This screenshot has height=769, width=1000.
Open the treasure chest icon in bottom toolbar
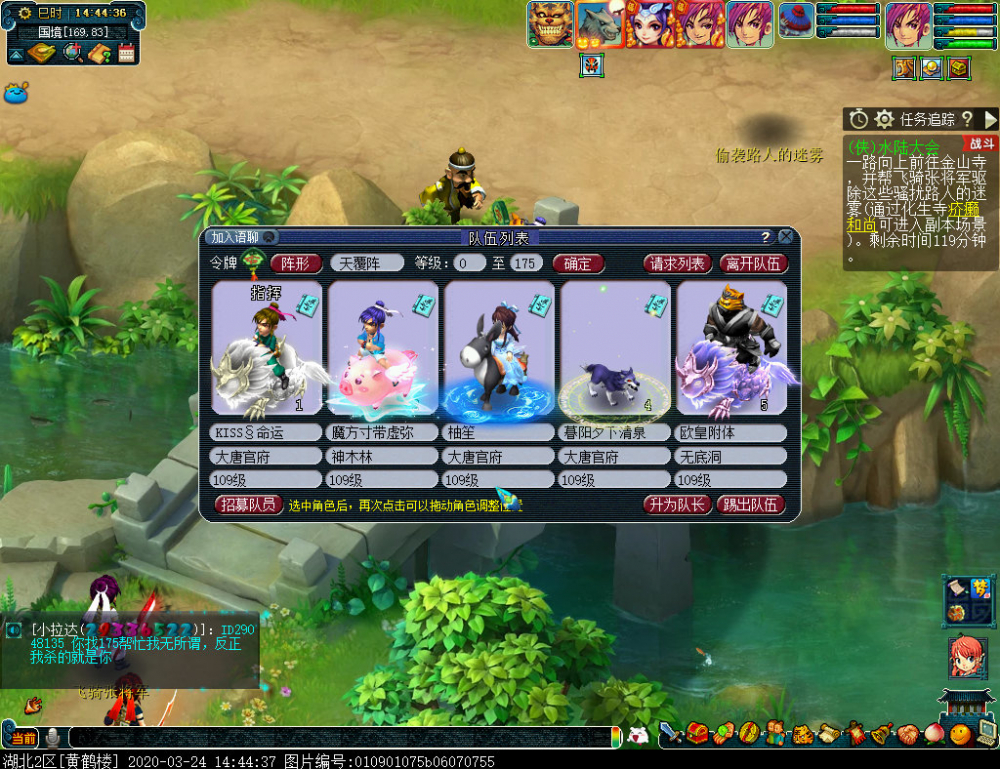pyautogui.click(x=697, y=734)
